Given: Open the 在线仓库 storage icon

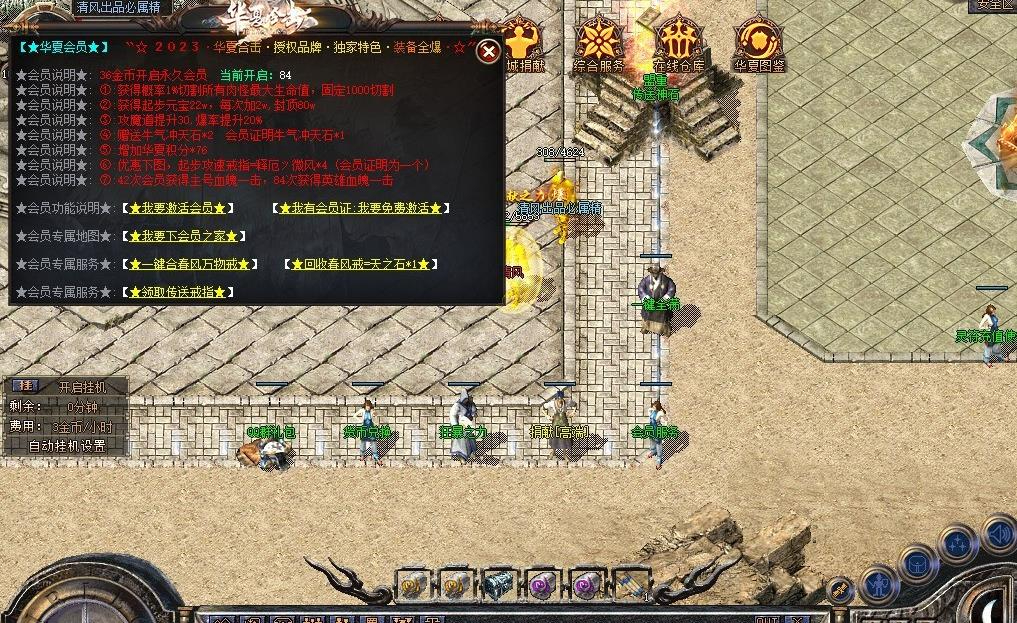Looking at the screenshot, I should [x=679, y=45].
